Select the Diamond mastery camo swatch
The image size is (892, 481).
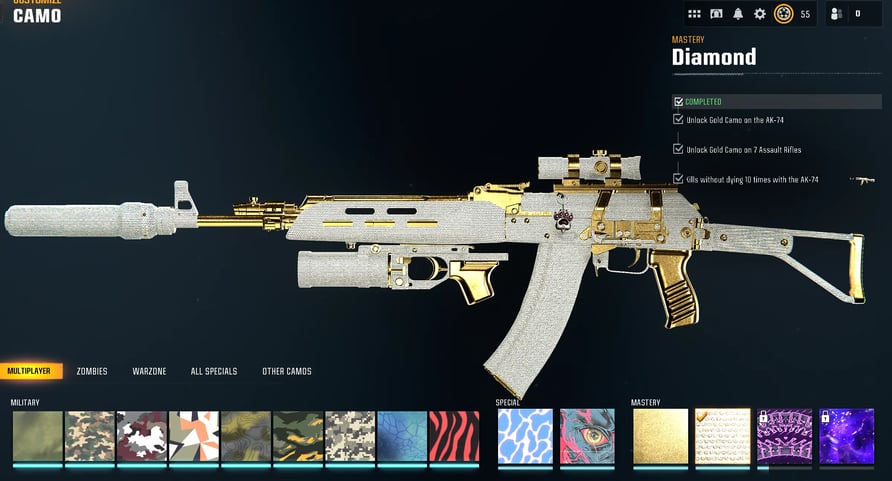pos(722,436)
